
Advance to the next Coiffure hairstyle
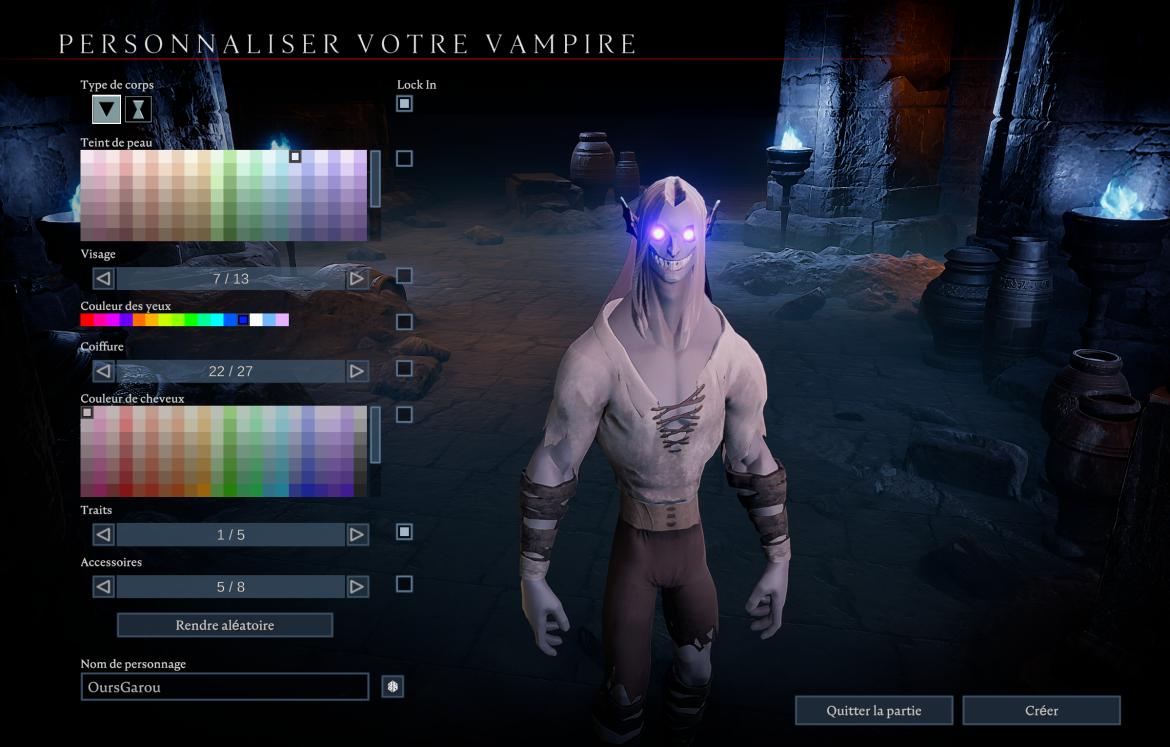tap(357, 371)
